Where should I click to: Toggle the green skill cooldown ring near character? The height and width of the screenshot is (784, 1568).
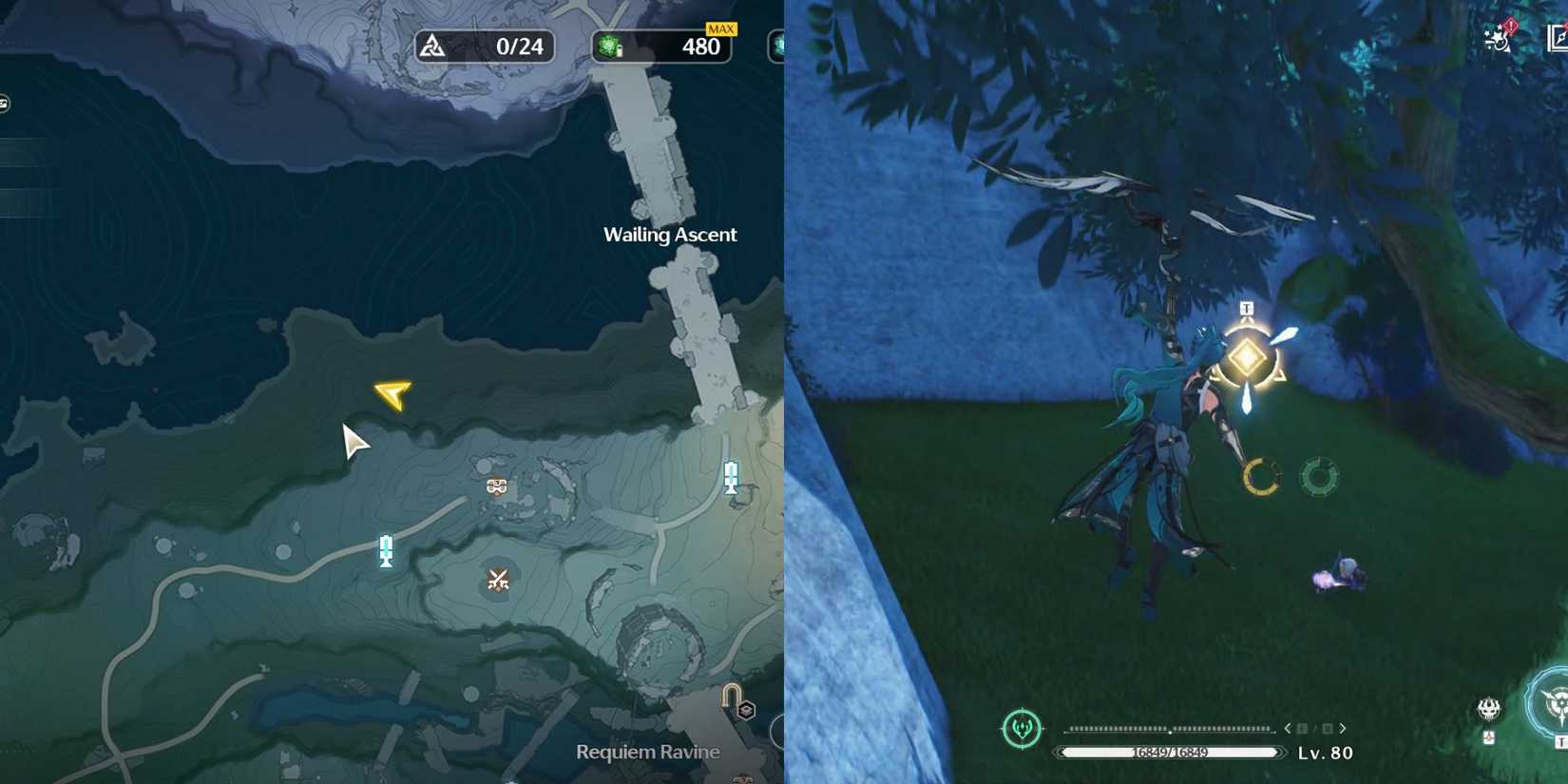(1319, 478)
